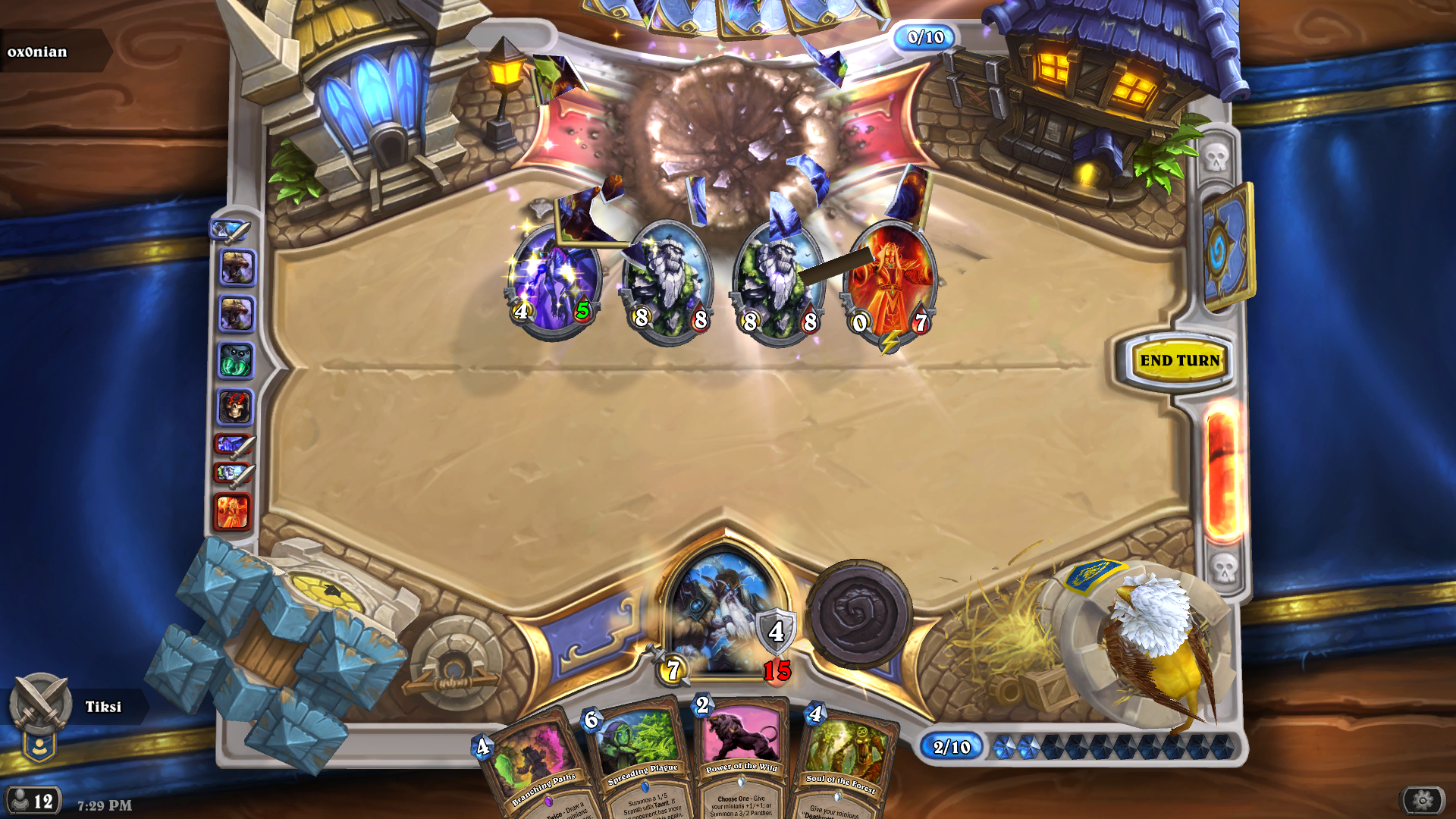
Task: Target the purple 4/5 enemy minion
Action: pyautogui.click(x=555, y=281)
